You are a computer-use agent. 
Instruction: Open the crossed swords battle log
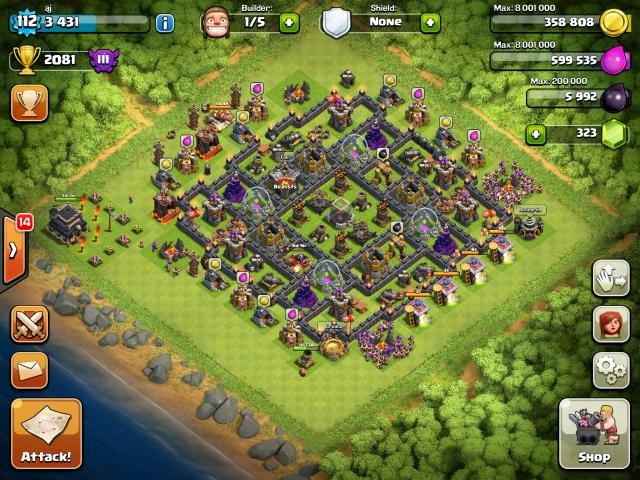29,325
